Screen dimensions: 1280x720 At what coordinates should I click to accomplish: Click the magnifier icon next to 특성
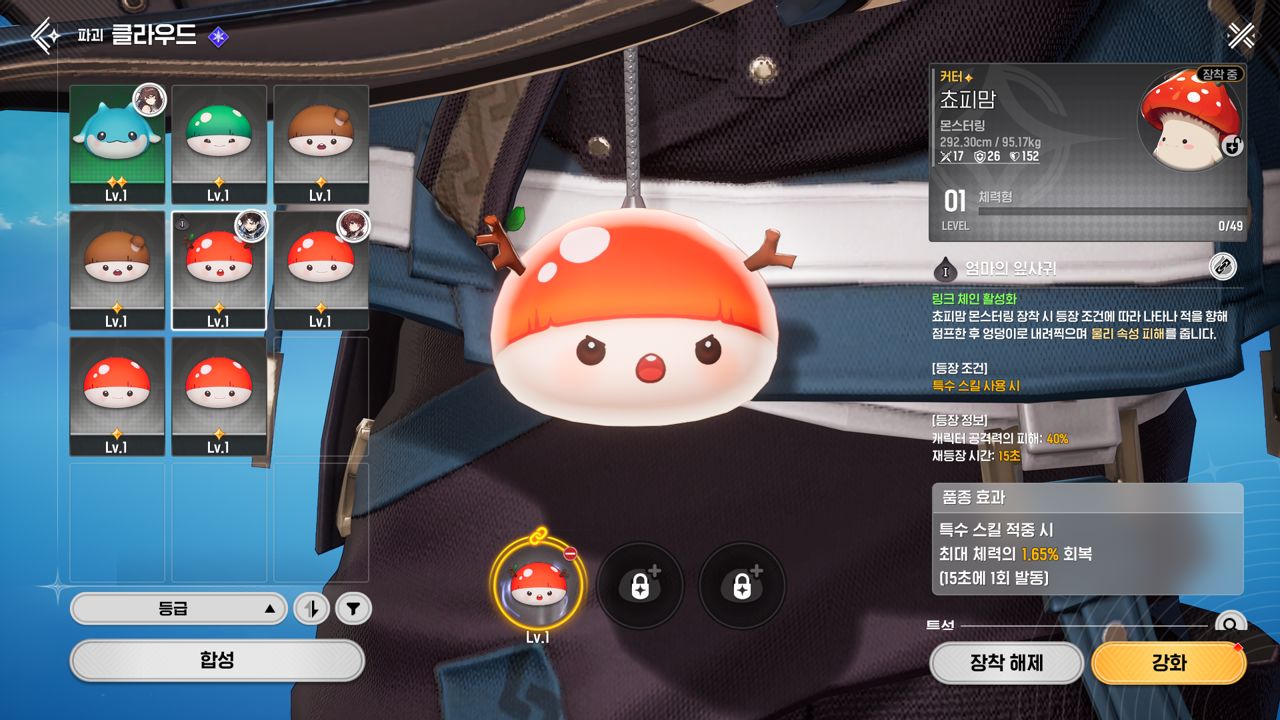coord(1230,624)
